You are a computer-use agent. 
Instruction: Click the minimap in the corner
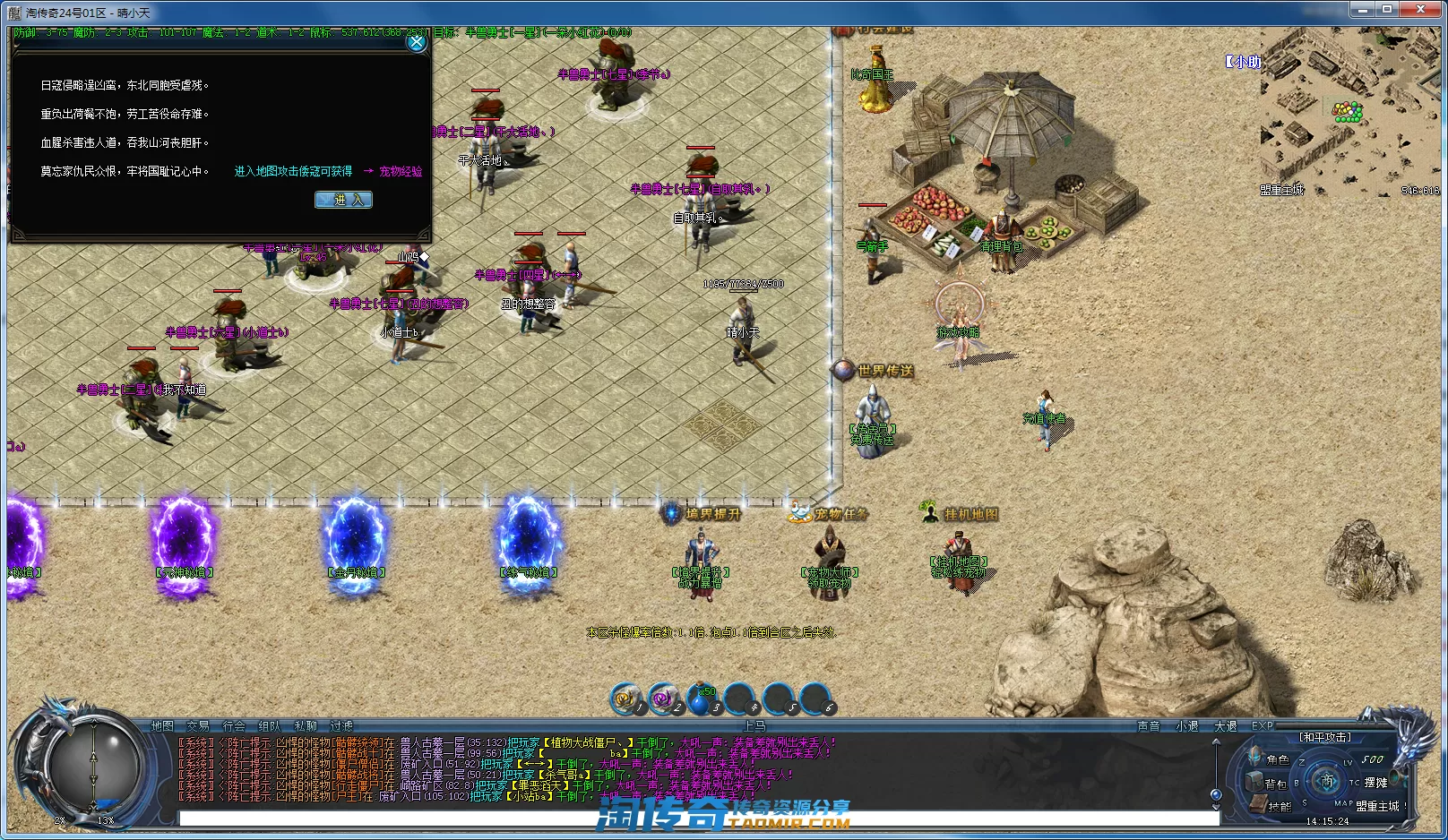point(1350,112)
